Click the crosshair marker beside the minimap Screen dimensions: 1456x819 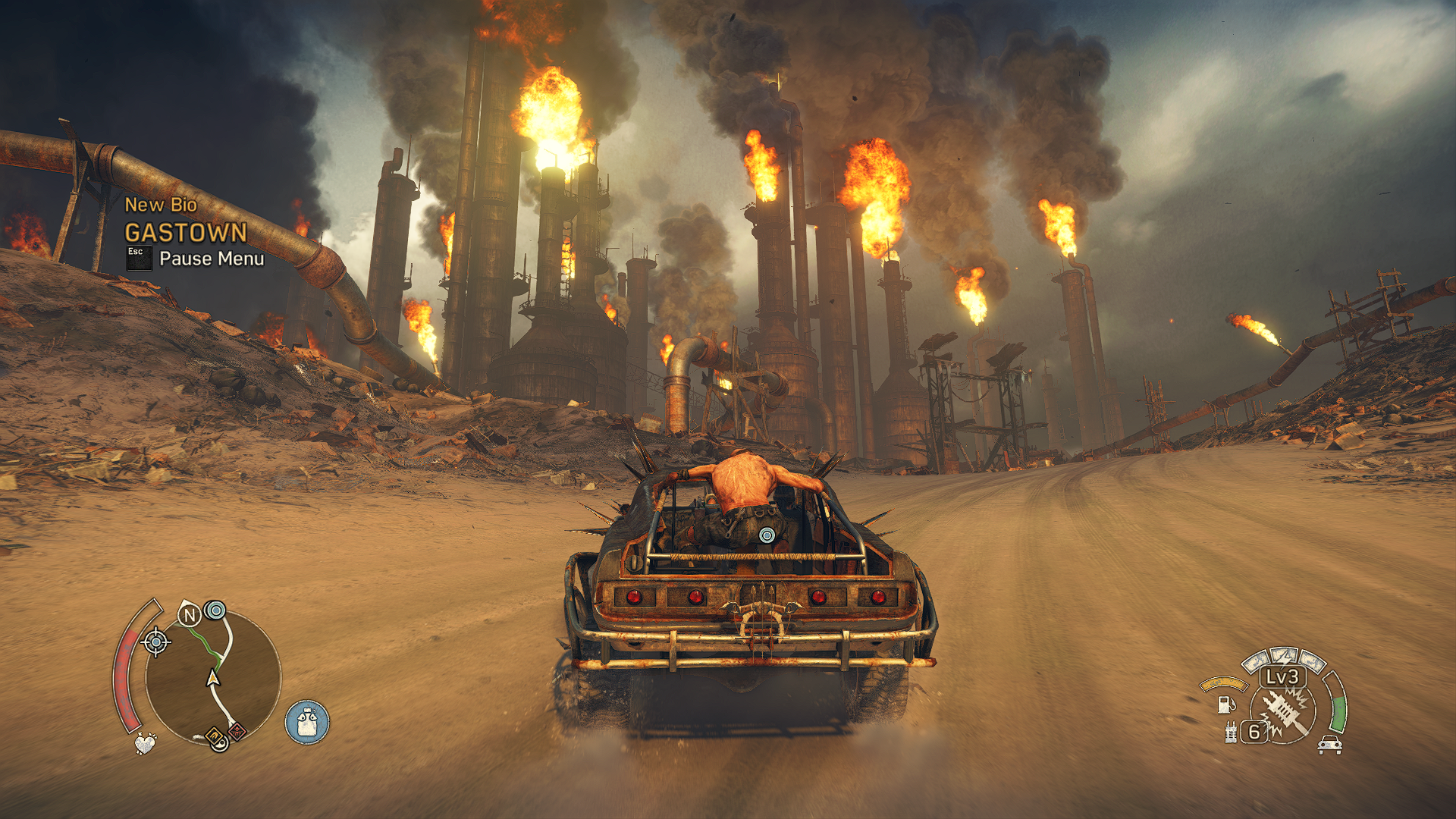point(156,642)
